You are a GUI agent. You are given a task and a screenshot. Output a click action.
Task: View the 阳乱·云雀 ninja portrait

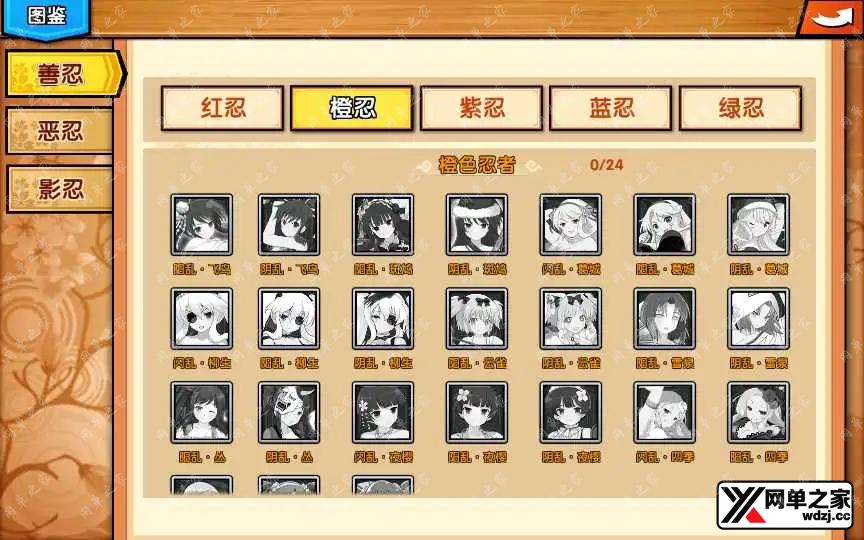(x=477, y=319)
